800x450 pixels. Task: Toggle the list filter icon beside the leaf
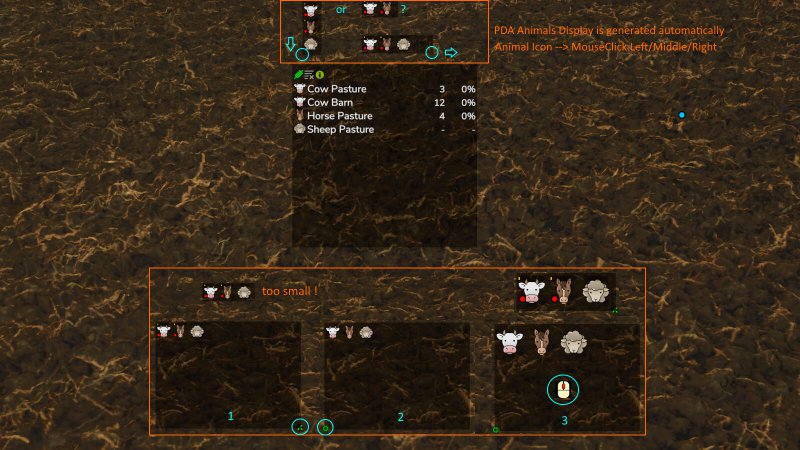click(x=309, y=75)
